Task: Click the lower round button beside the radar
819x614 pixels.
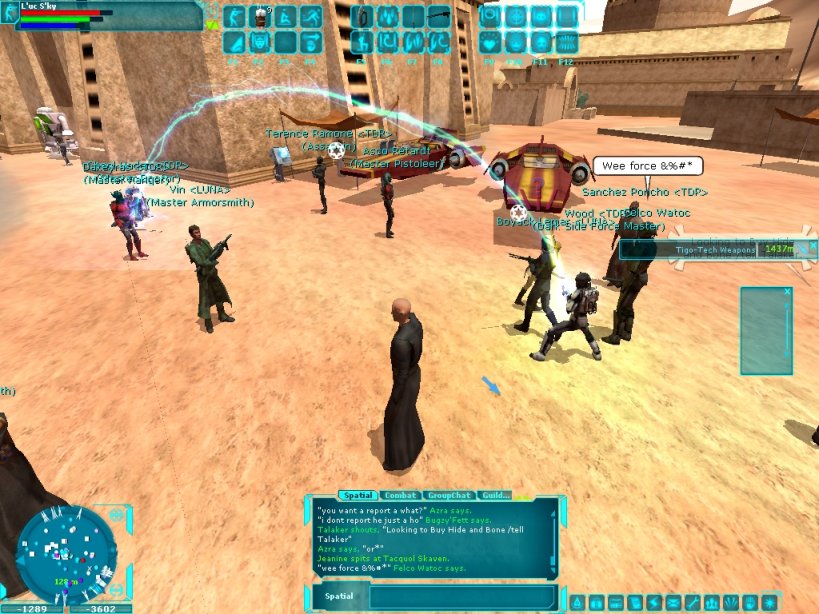Action: (x=117, y=590)
